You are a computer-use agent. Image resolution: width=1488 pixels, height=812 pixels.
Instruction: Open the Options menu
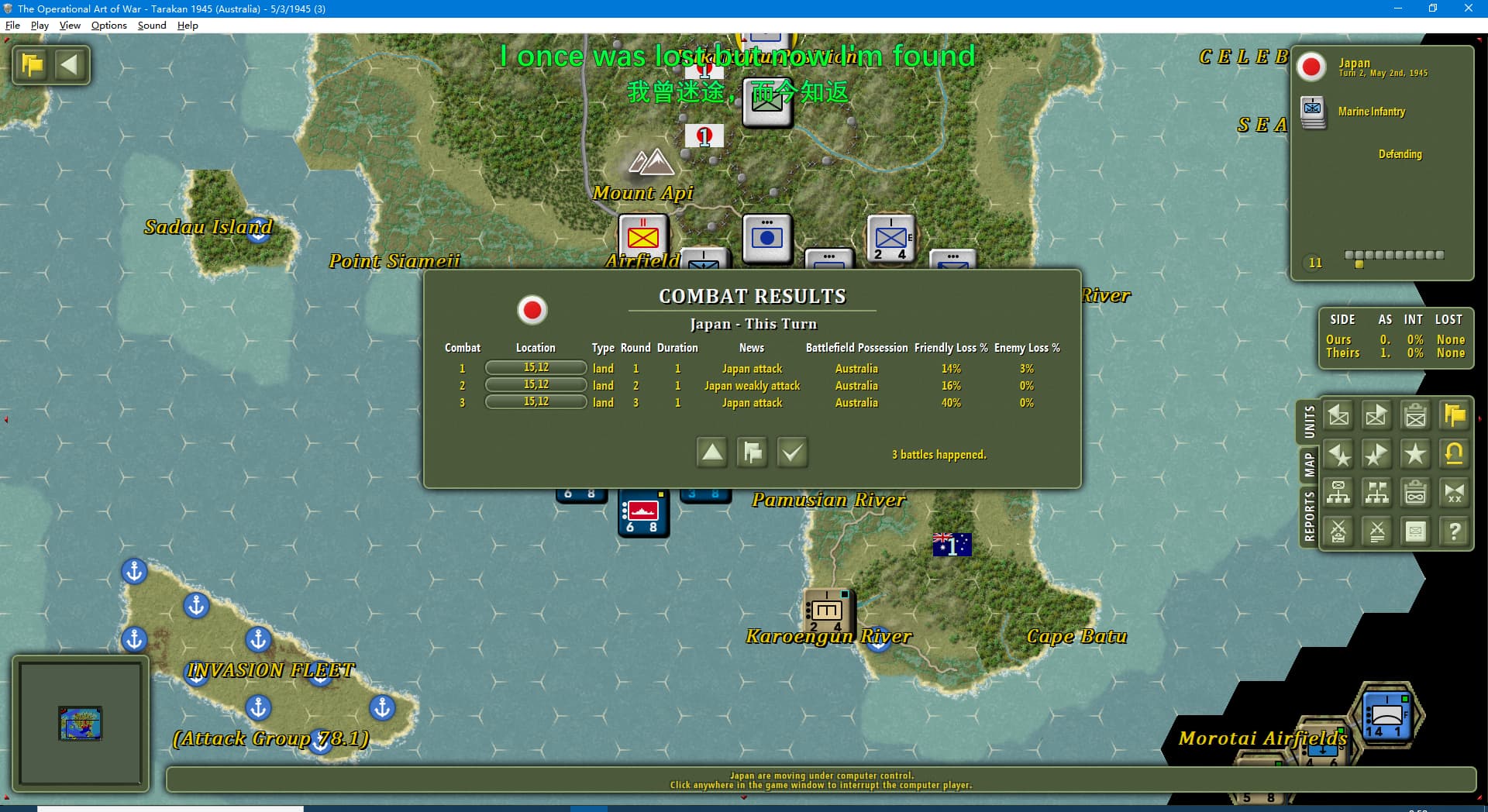point(108,26)
